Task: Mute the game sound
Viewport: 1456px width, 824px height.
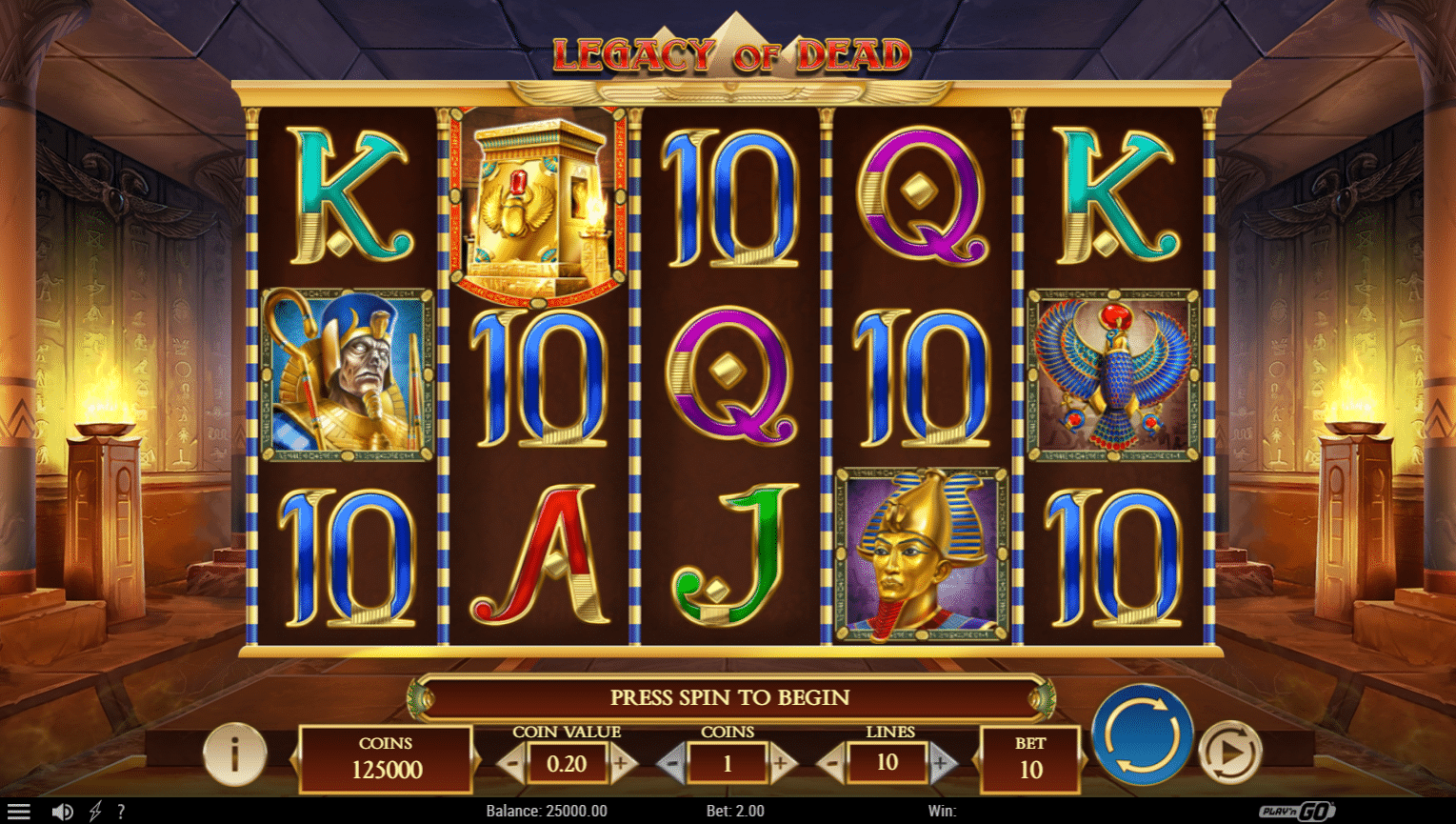Action: (x=62, y=811)
